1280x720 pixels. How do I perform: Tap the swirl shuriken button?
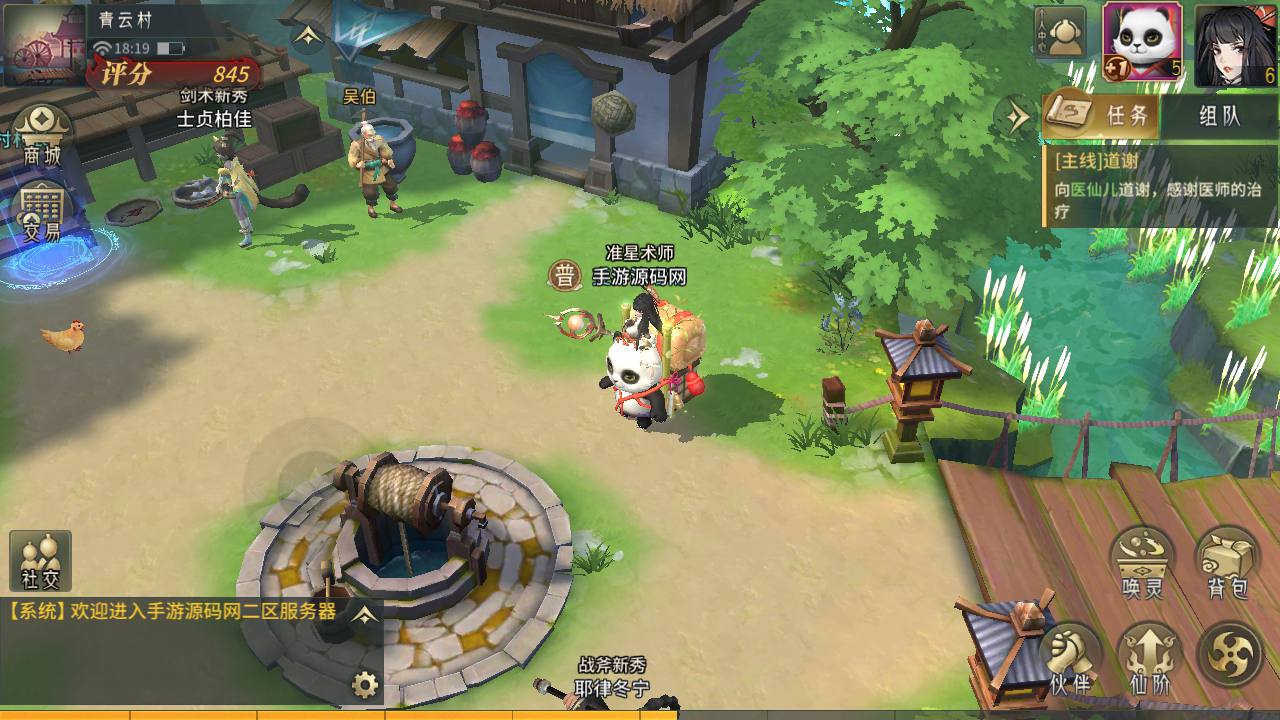1229,654
